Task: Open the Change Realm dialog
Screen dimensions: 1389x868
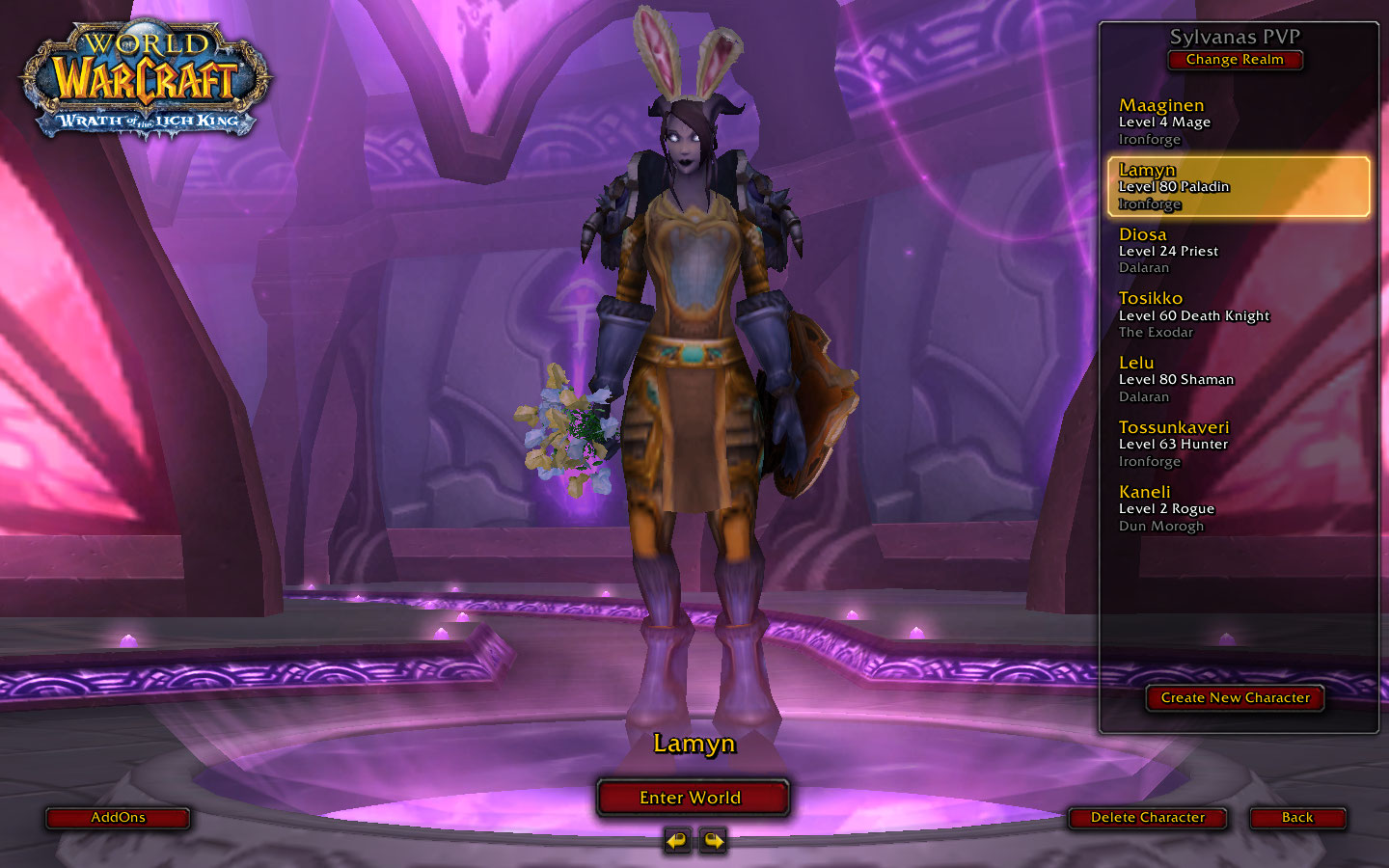Action: click(1235, 60)
